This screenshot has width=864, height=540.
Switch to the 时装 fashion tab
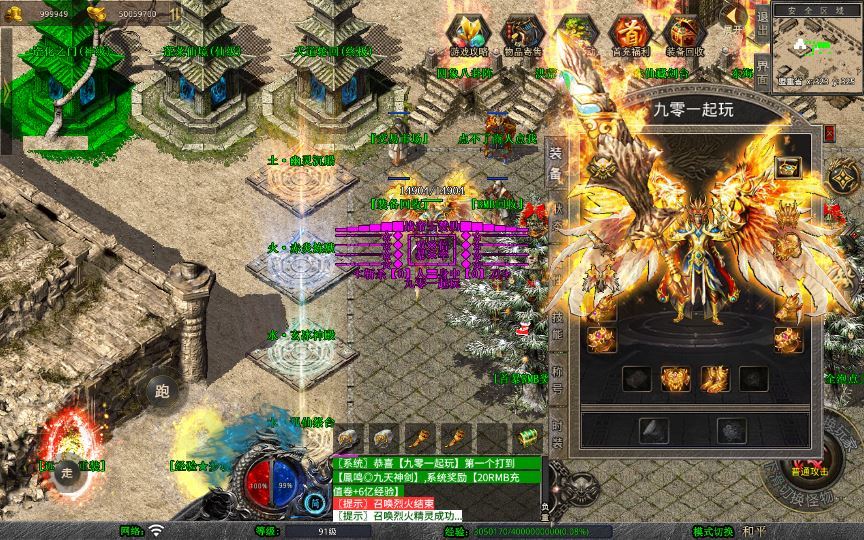point(557,434)
